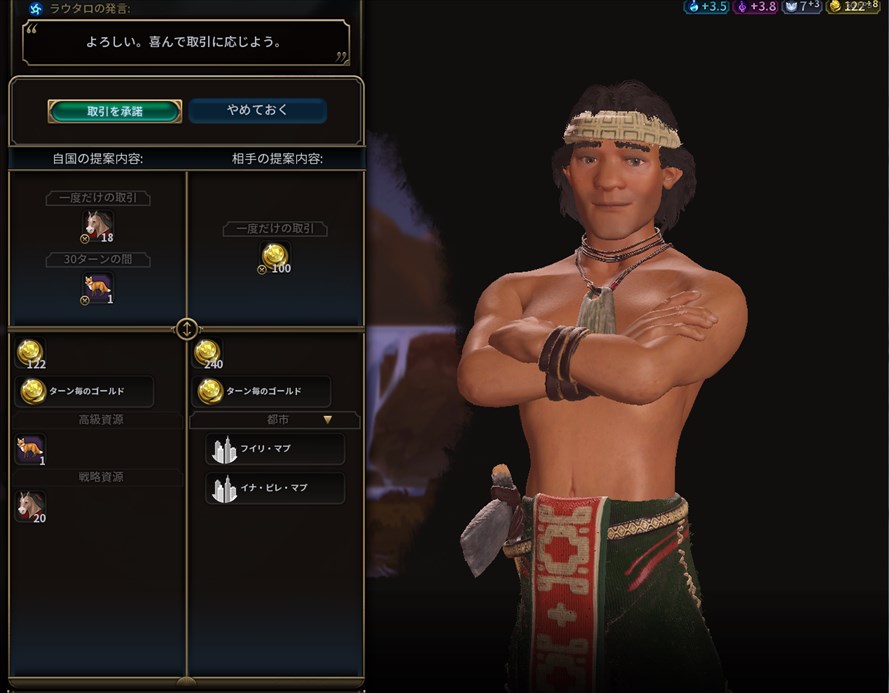
Task: Collapse the 都市 cities list
Action: pyautogui.click(x=326, y=420)
